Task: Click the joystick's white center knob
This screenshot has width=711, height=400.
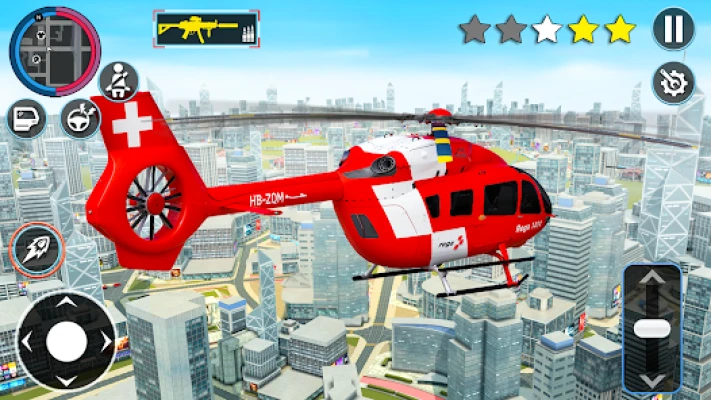Action: 66,342
